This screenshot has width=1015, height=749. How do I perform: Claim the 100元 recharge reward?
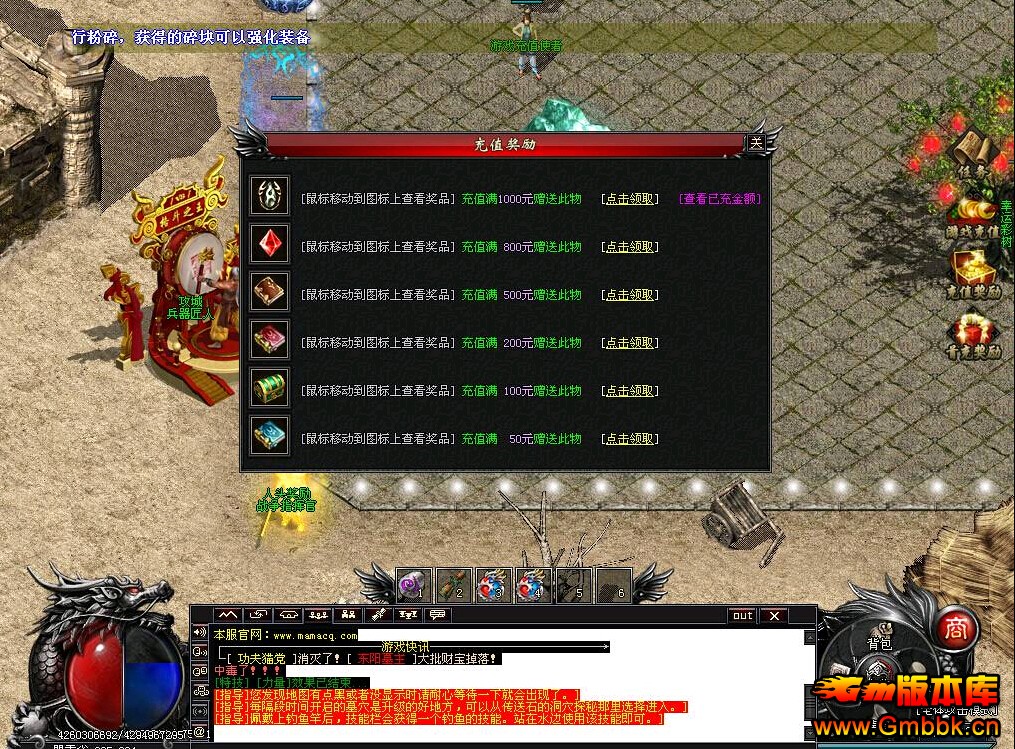630,391
